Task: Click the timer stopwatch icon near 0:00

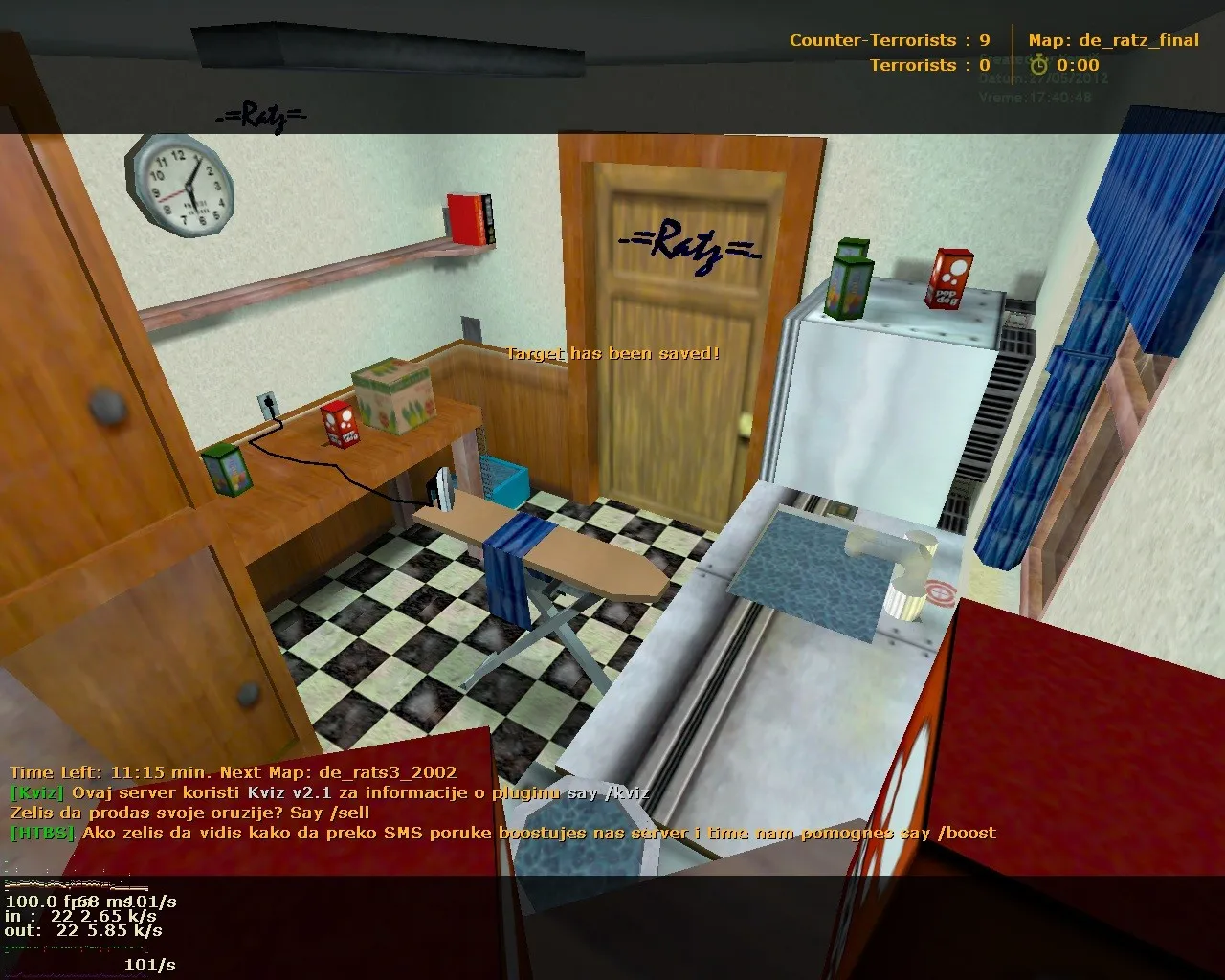Action: click(x=1040, y=65)
